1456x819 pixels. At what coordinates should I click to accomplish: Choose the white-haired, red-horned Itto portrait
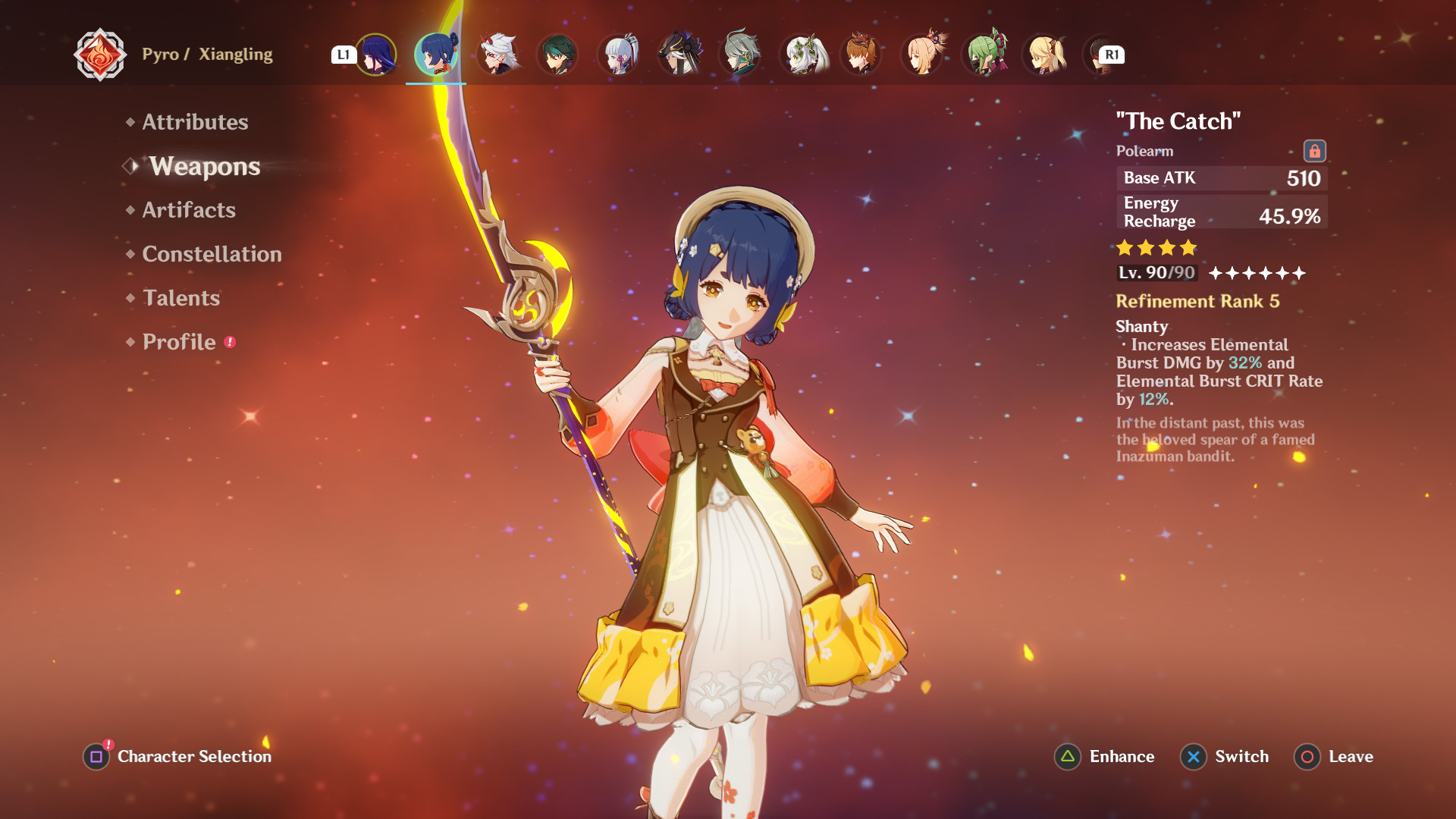point(497,55)
